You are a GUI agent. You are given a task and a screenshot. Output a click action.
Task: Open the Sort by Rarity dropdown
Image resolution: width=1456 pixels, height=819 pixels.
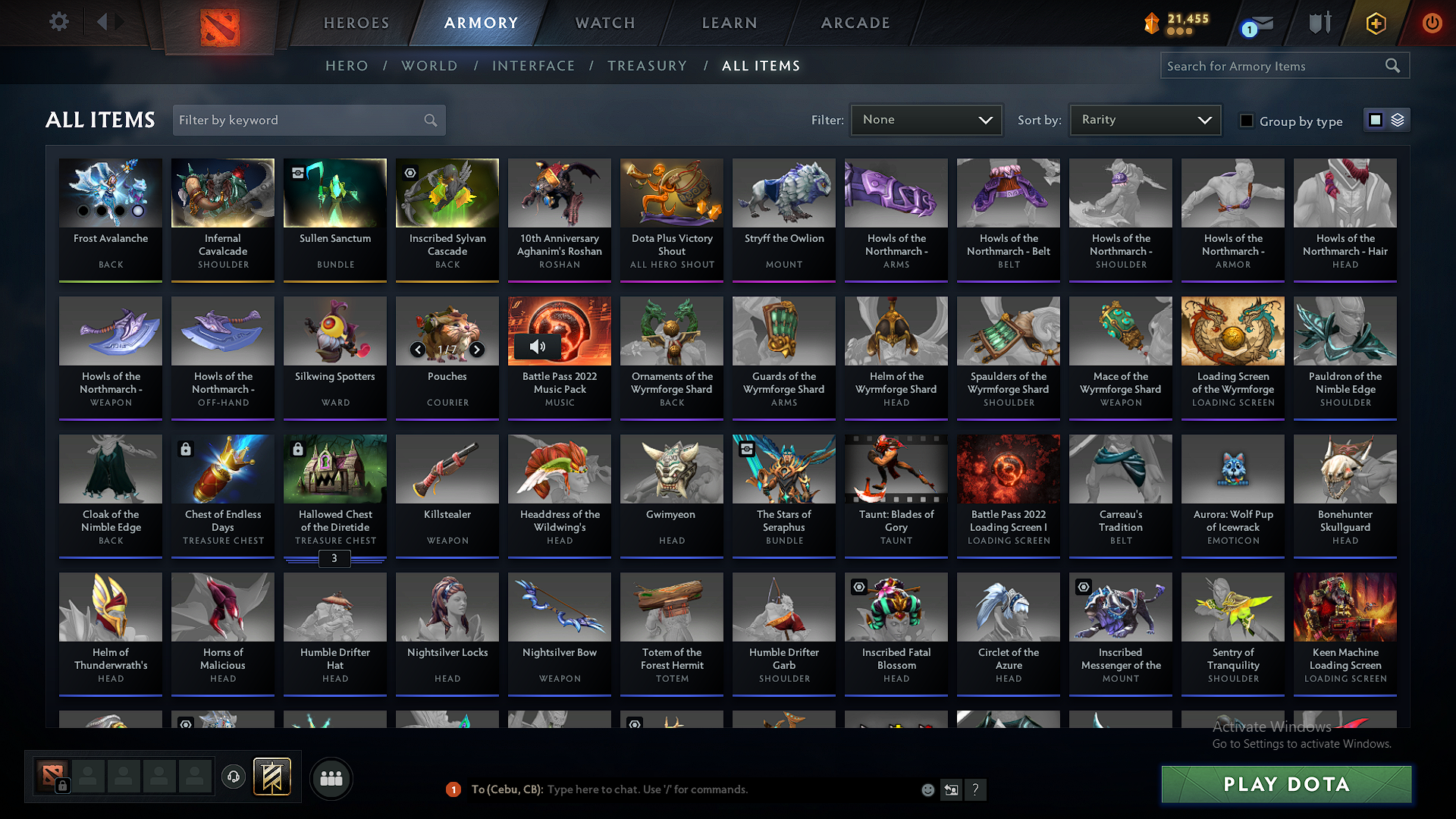(1145, 119)
